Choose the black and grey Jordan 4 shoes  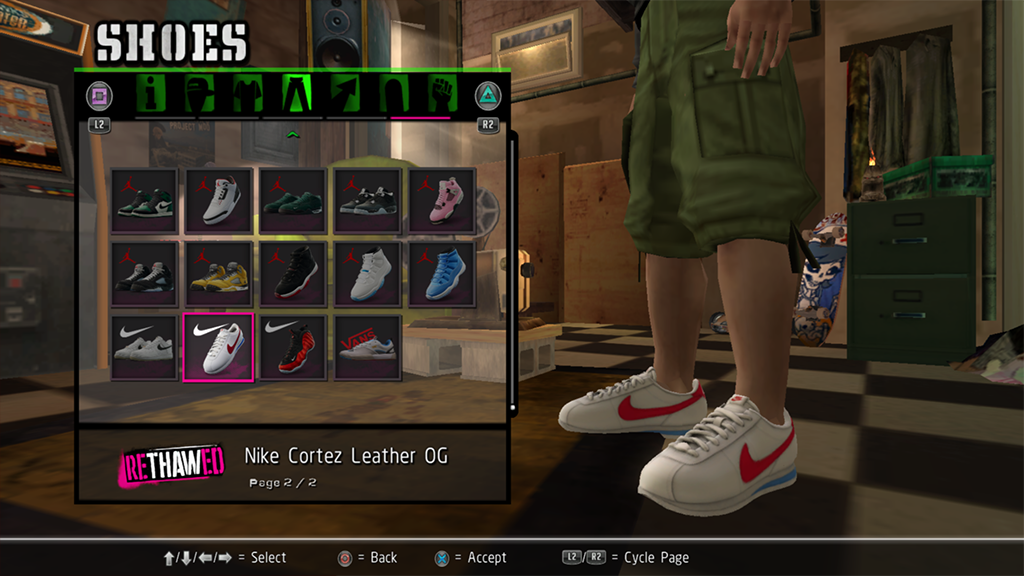pyautogui.click(x=367, y=200)
